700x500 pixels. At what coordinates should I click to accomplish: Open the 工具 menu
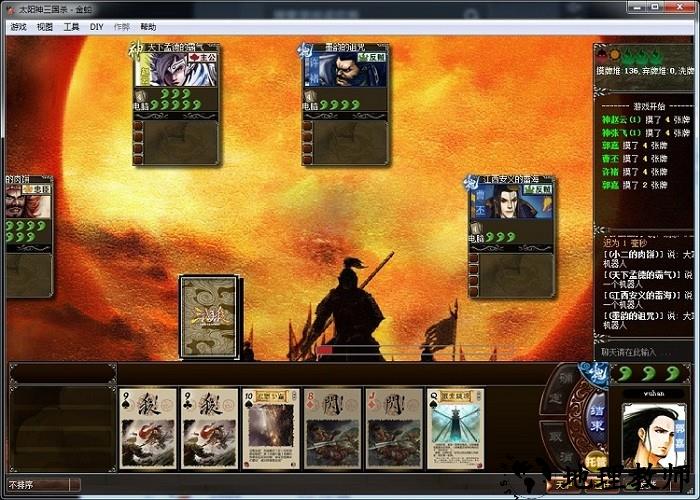coord(71,27)
